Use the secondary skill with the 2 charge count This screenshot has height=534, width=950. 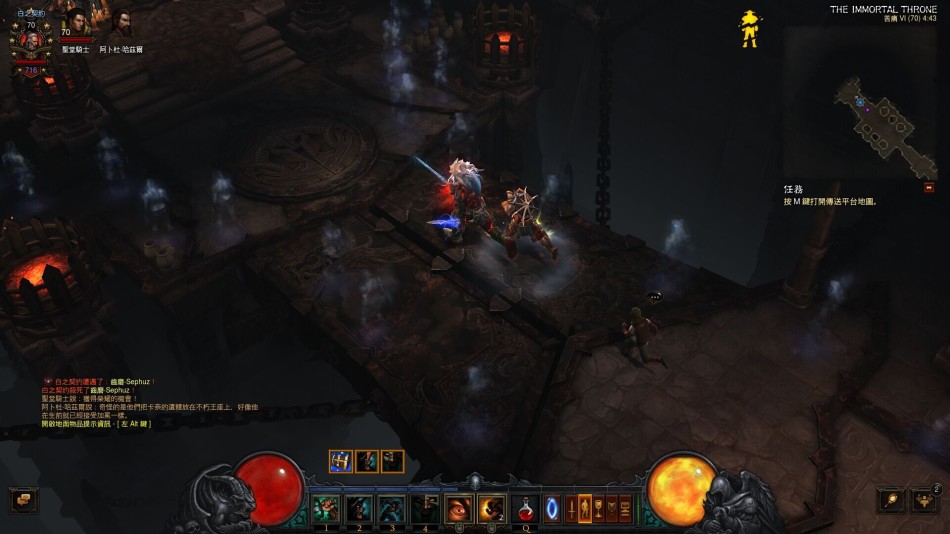coord(492,508)
